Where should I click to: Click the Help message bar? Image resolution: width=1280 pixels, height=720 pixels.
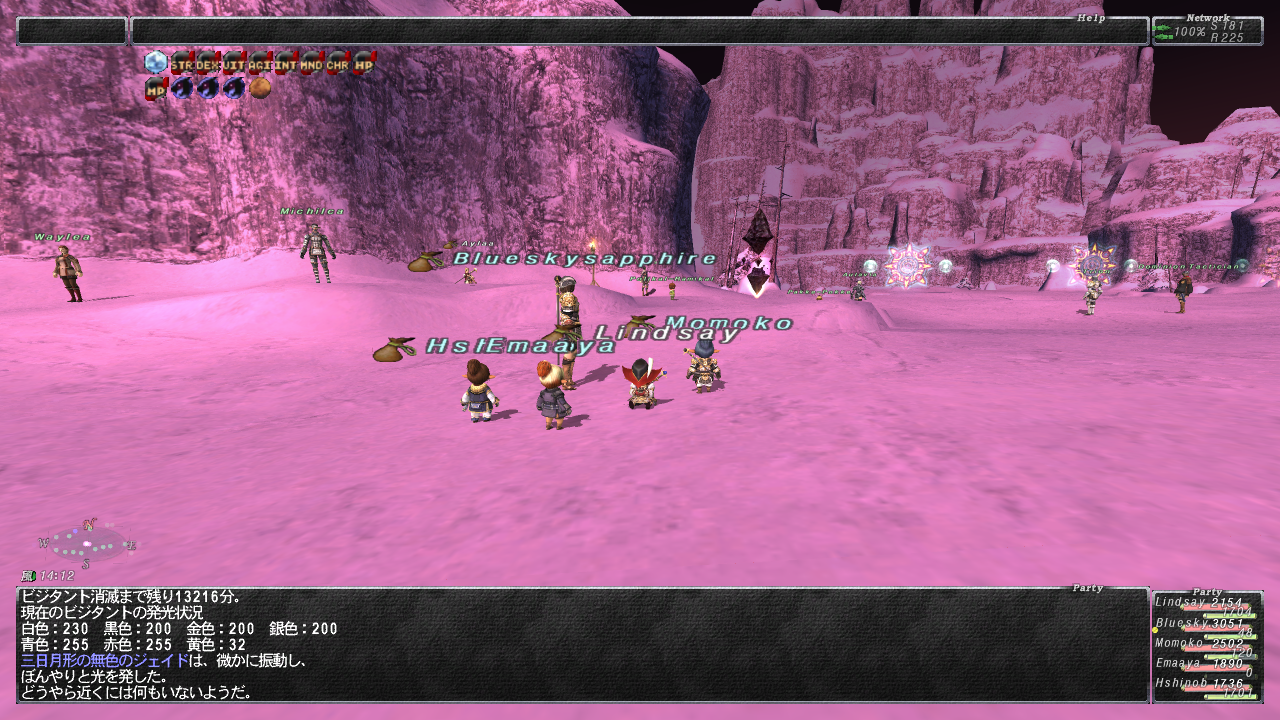pyautogui.click(x=640, y=31)
